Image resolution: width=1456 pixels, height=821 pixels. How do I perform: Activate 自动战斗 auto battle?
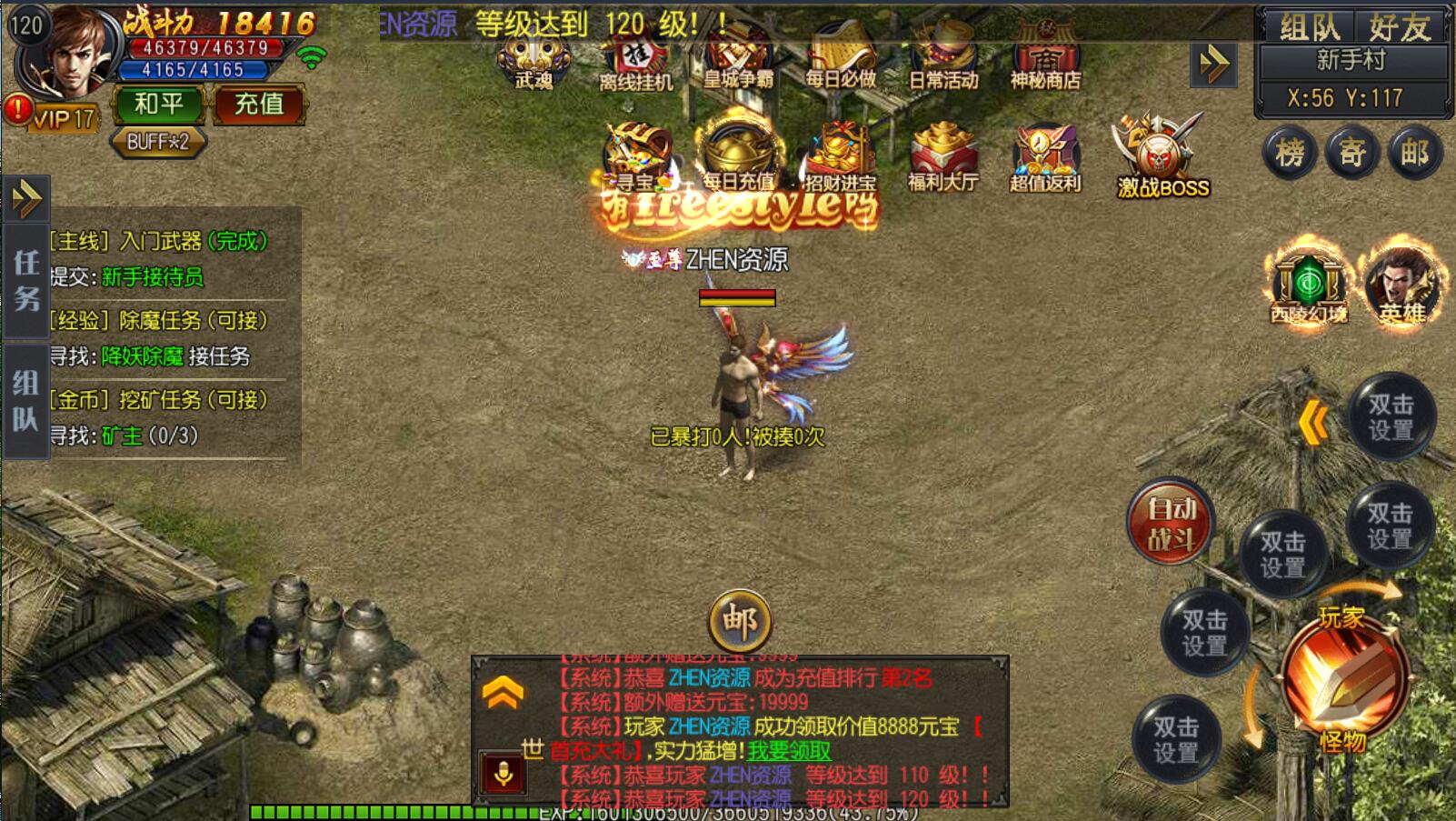[x=1171, y=524]
